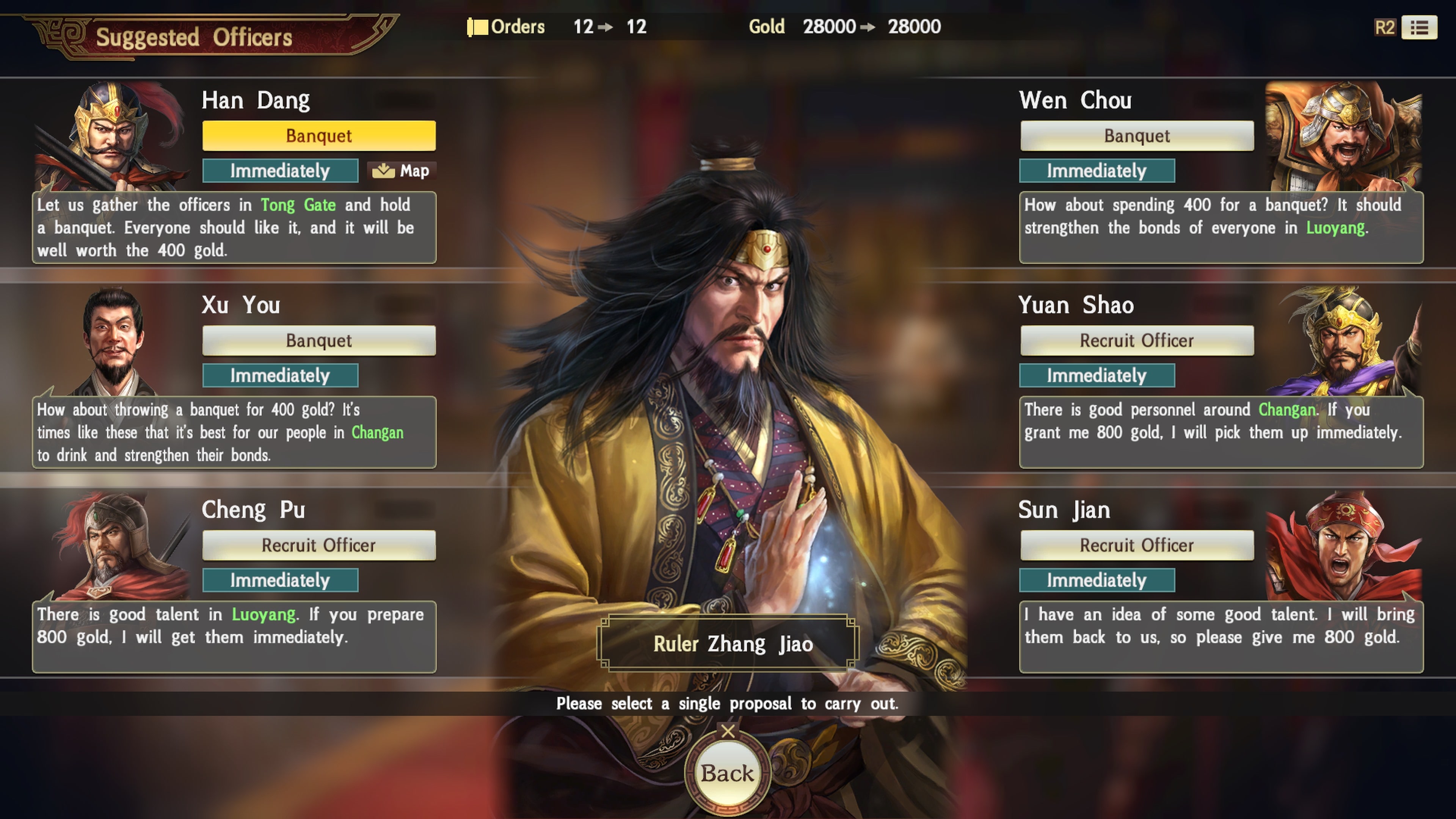Click the Map icon on Han Dang's proposal
1456x819 pixels.
click(402, 171)
